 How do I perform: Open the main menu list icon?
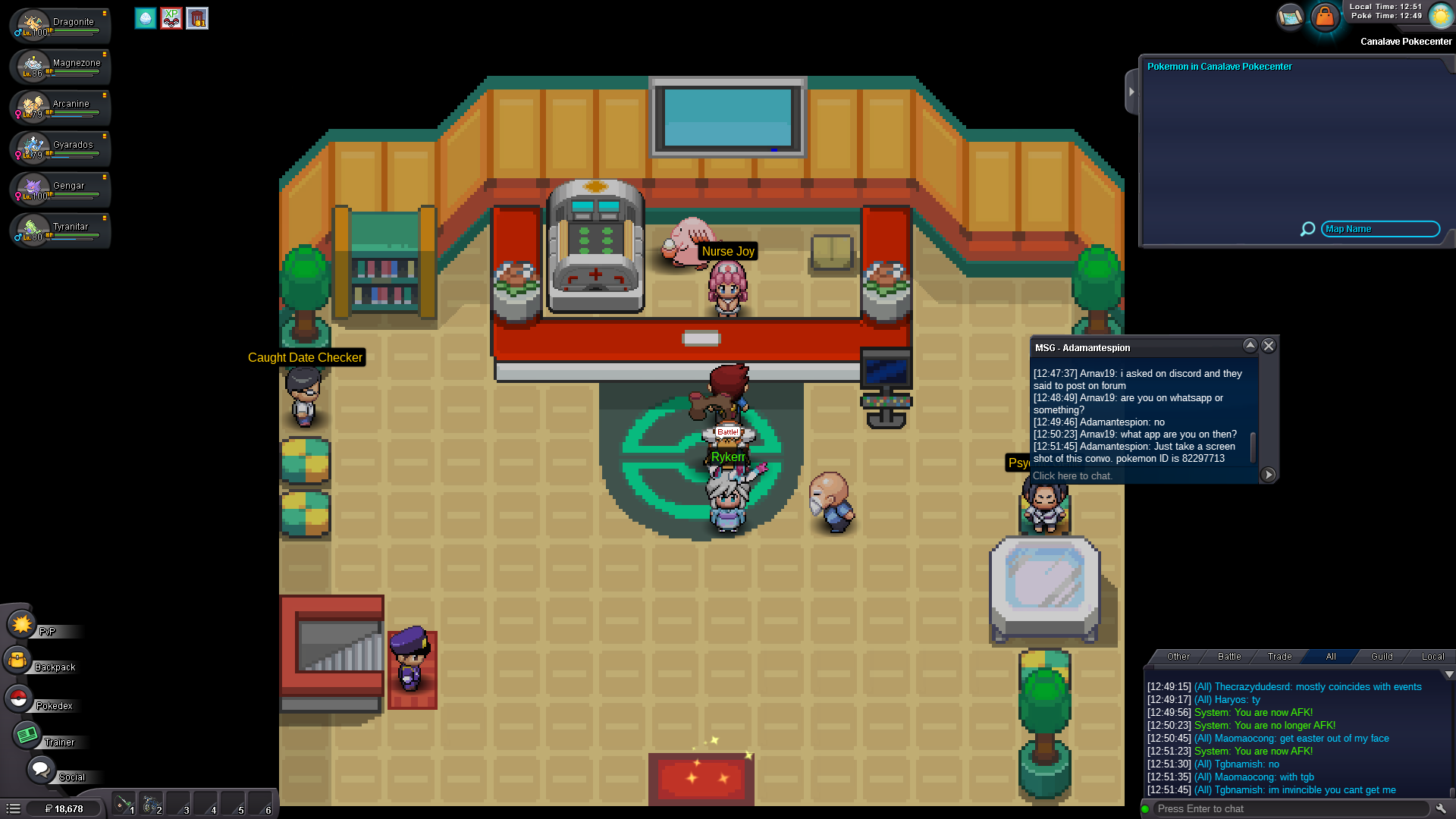point(14,808)
